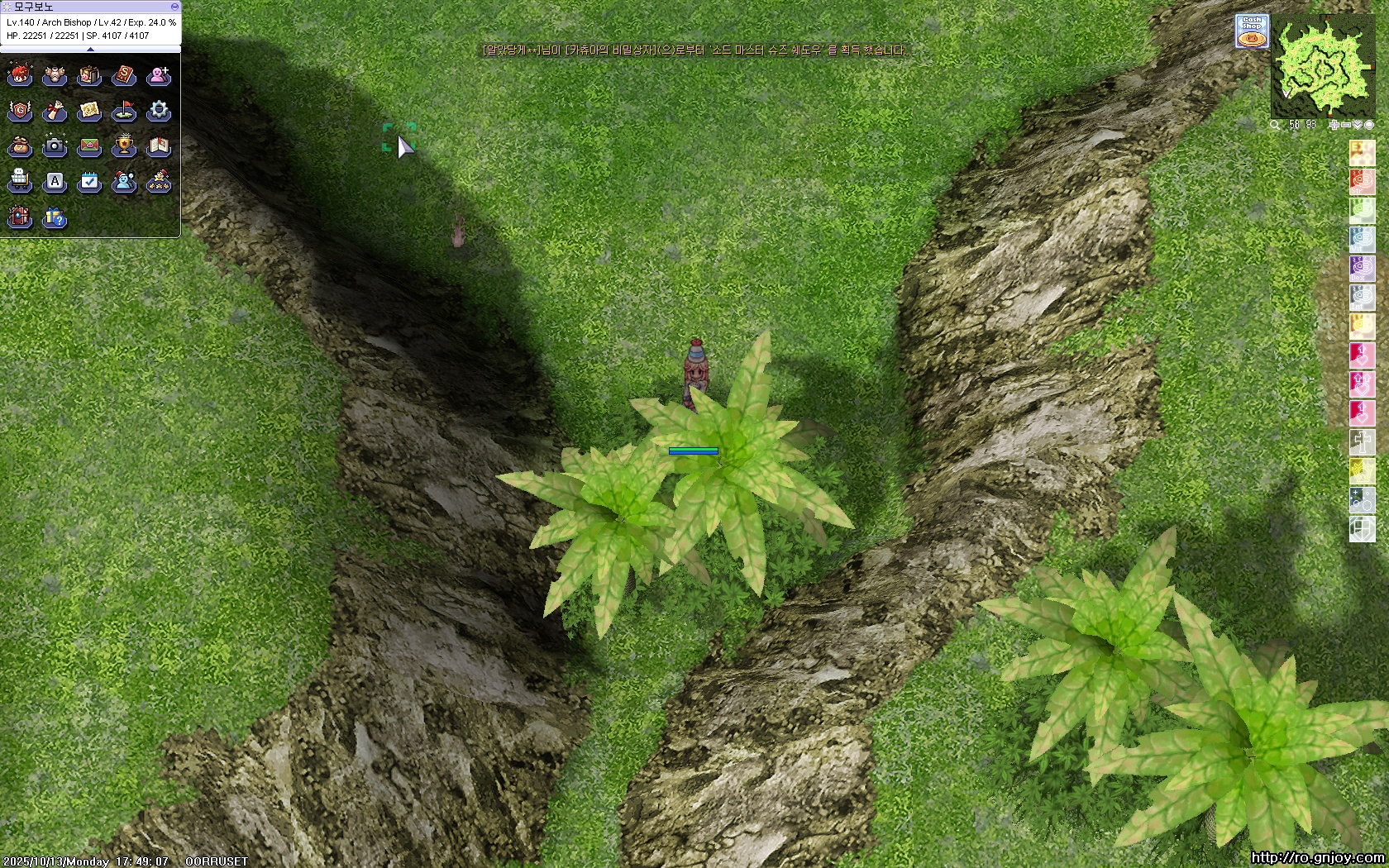Click the camera screenshot icon
The height and width of the screenshot is (868, 1389).
point(55,146)
